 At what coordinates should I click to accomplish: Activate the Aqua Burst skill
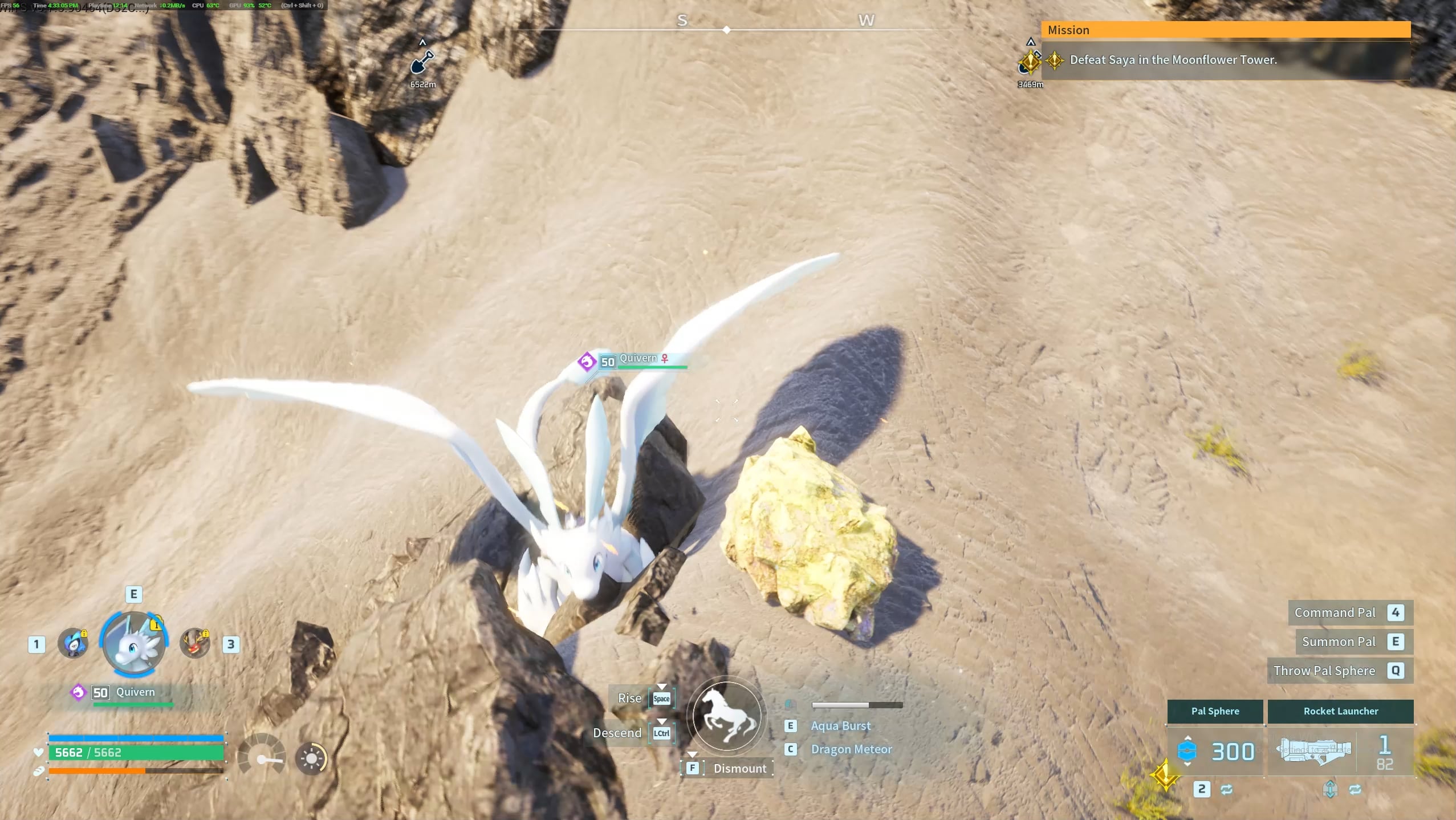coord(840,726)
